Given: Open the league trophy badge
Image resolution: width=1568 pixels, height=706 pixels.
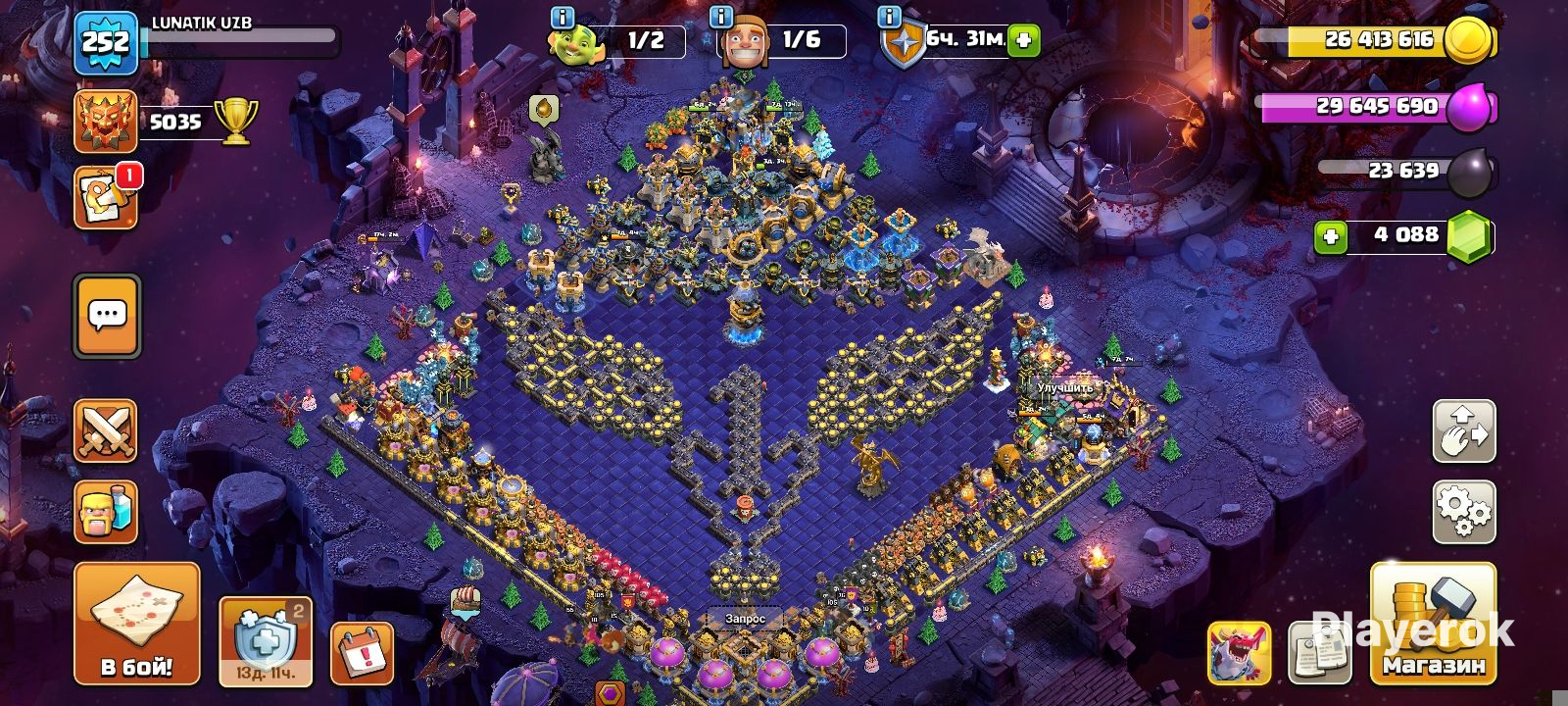Looking at the screenshot, I should point(106,122).
